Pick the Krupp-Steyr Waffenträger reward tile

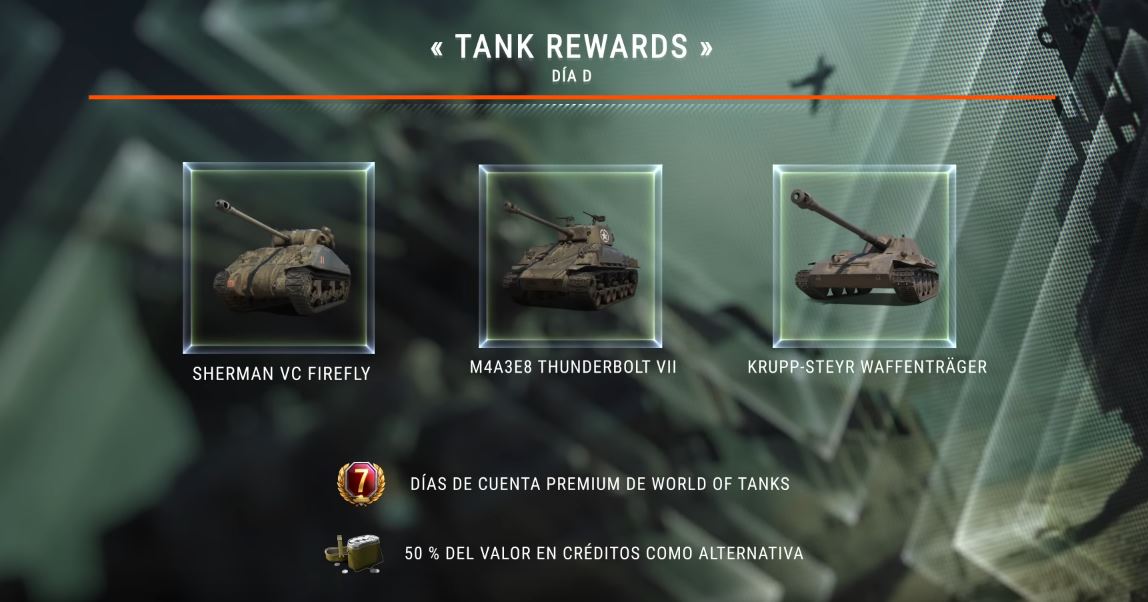click(x=864, y=256)
